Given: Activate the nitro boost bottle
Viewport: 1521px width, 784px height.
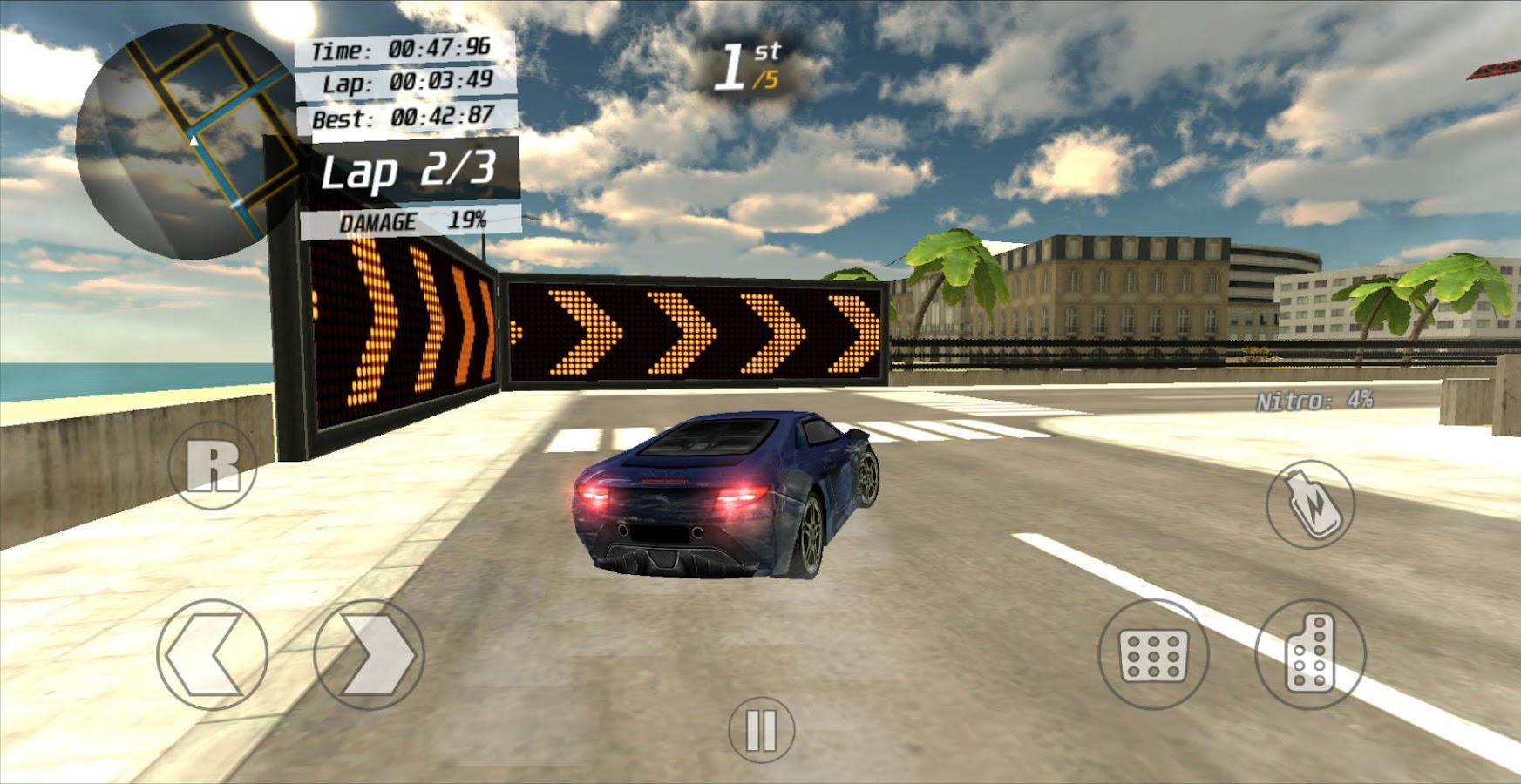Looking at the screenshot, I should (x=1310, y=504).
